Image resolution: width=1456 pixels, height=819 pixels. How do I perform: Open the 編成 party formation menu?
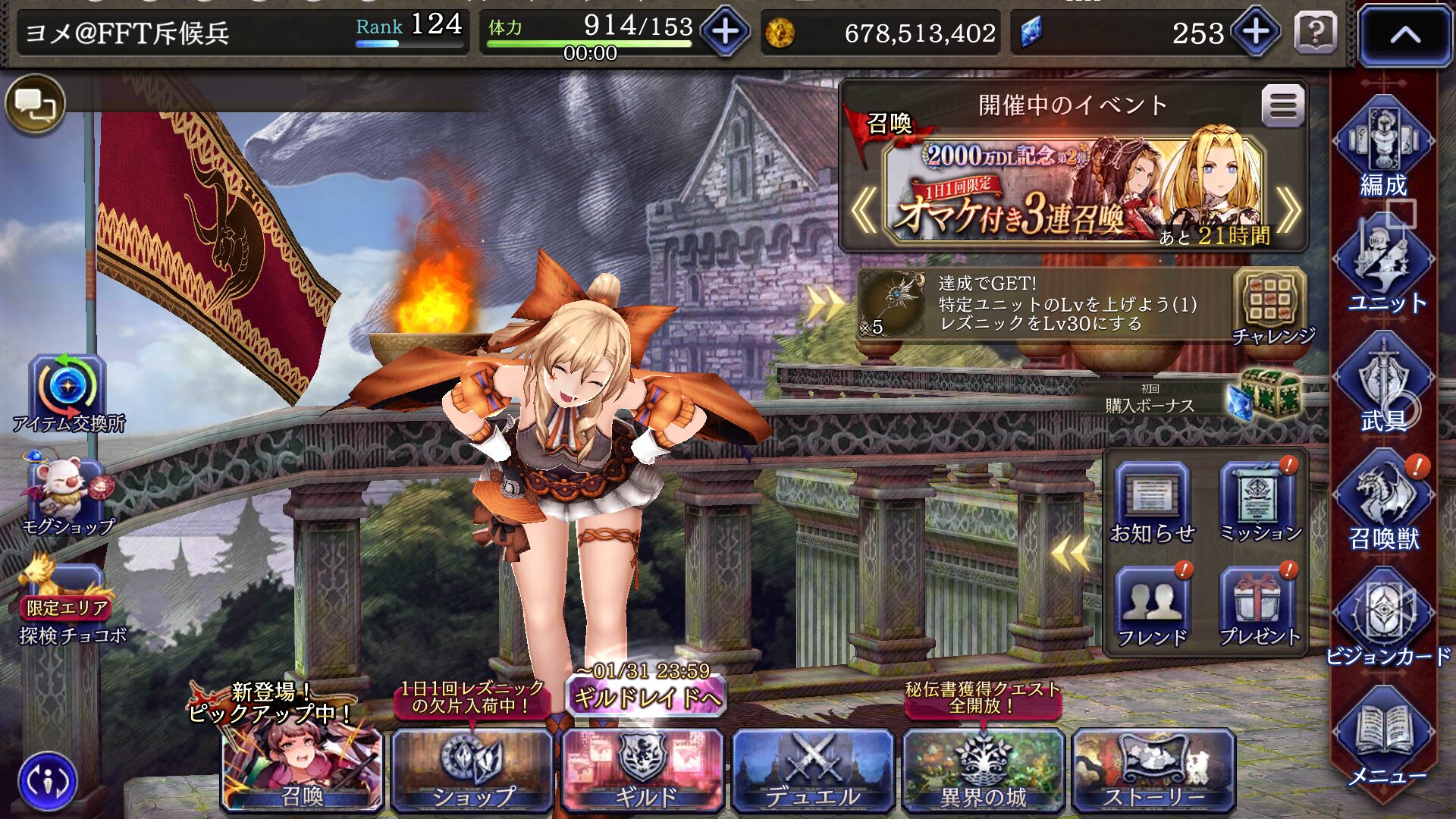[x=1383, y=148]
